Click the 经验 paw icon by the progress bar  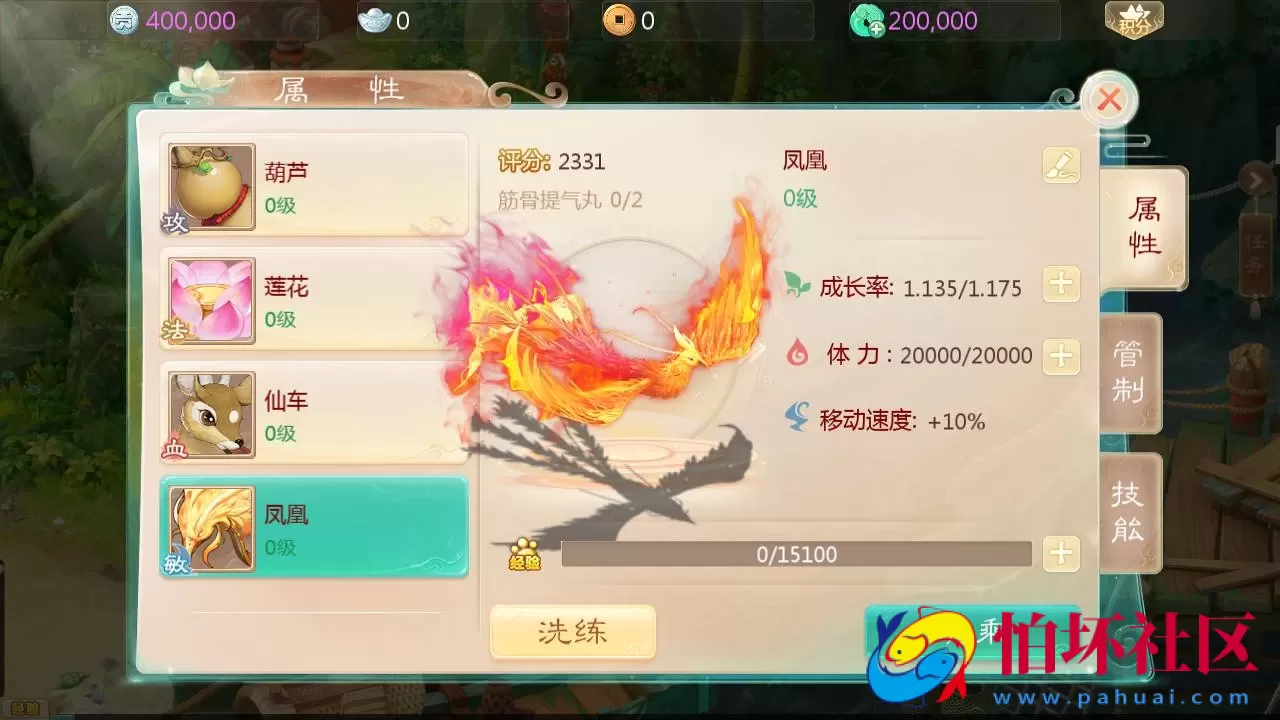(x=526, y=554)
